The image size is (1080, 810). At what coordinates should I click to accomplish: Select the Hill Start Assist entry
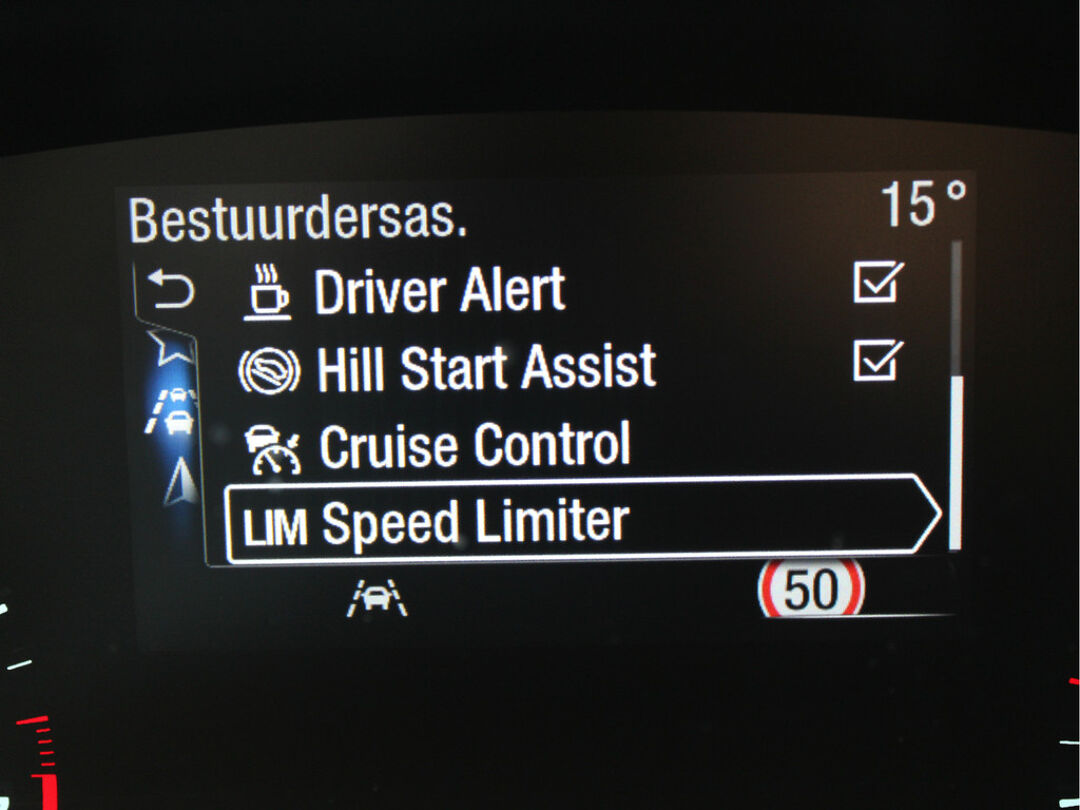point(486,368)
